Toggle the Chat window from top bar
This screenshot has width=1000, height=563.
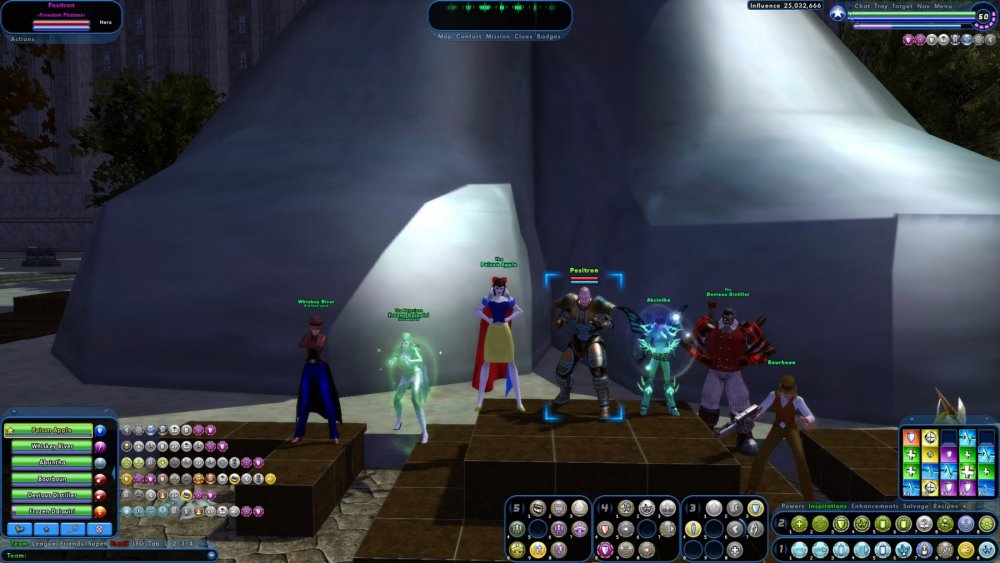862,6
